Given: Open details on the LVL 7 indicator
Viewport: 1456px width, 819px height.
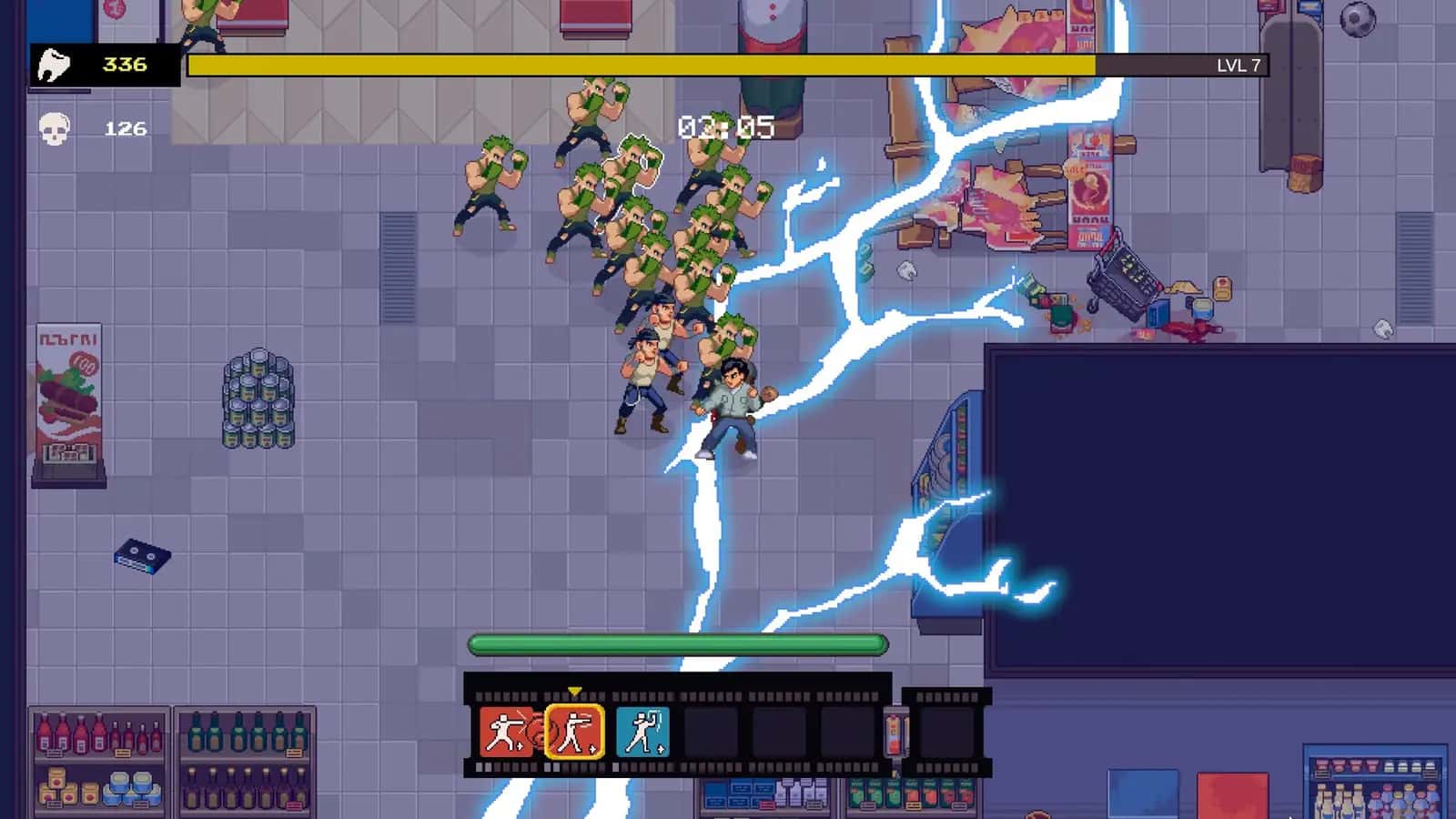Looking at the screenshot, I should point(1235,64).
